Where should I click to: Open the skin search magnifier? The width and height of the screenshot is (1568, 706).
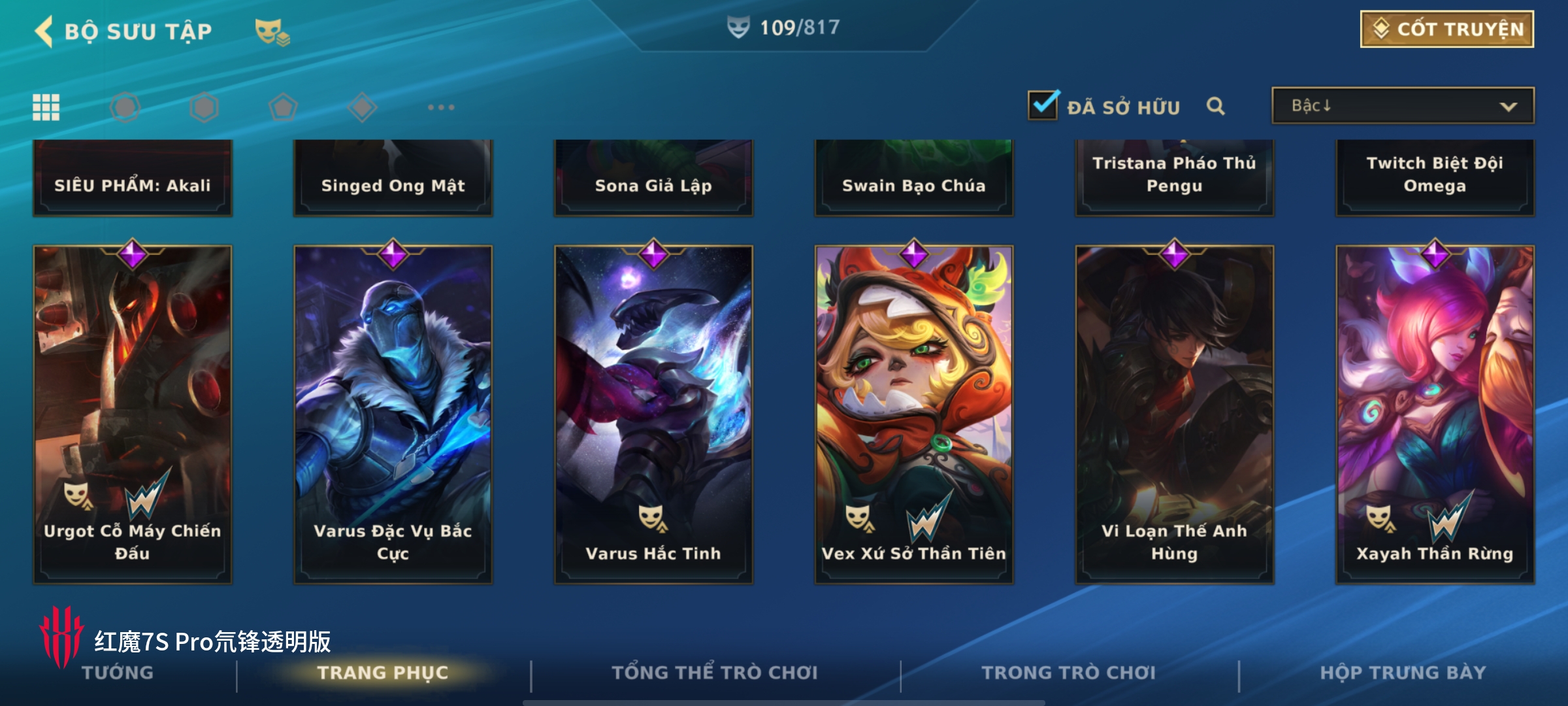pyautogui.click(x=1215, y=106)
